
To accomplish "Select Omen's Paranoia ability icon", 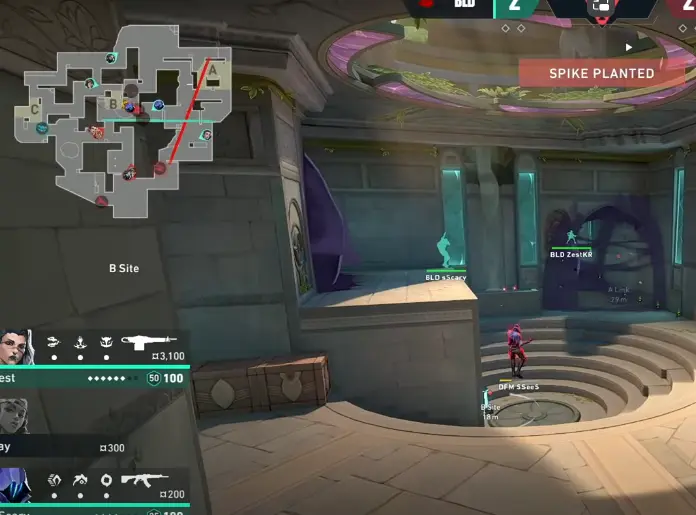I will pos(80,479).
